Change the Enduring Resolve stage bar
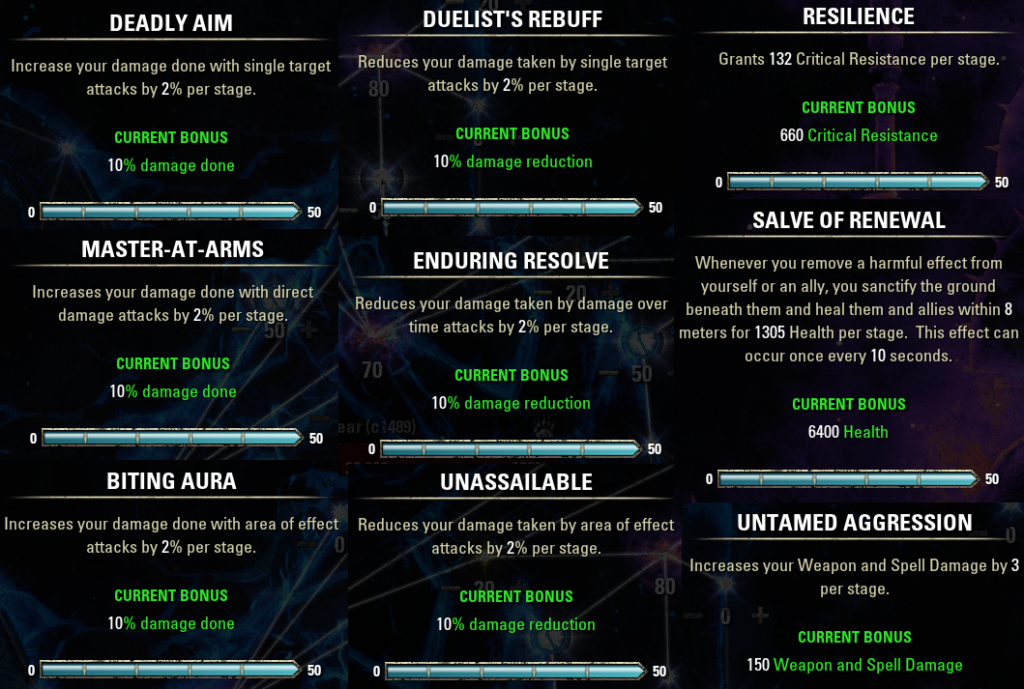Image resolution: width=1024 pixels, height=689 pixels. (511, 449)
